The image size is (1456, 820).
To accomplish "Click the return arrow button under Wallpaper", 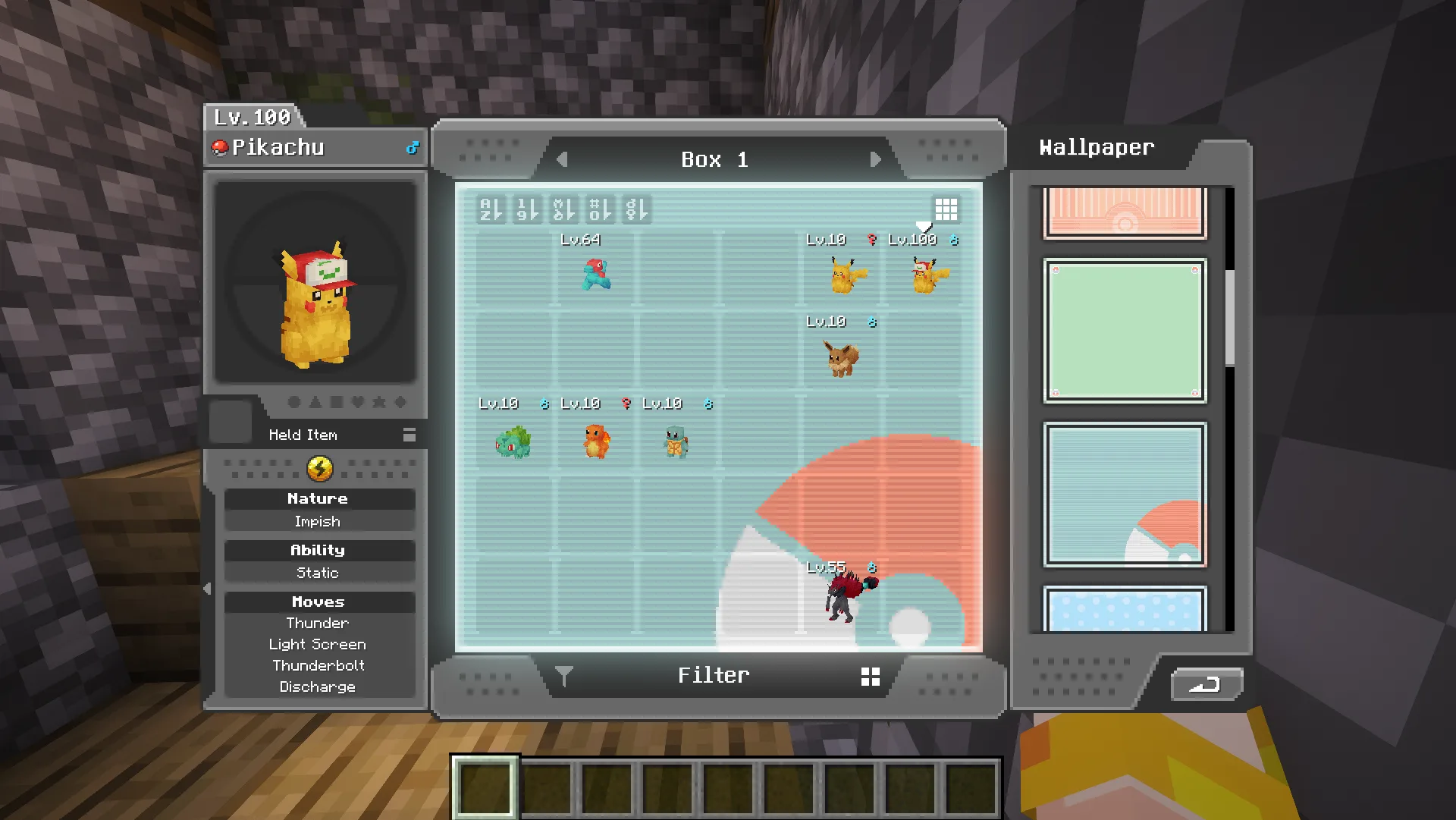I will (1206, 685).
